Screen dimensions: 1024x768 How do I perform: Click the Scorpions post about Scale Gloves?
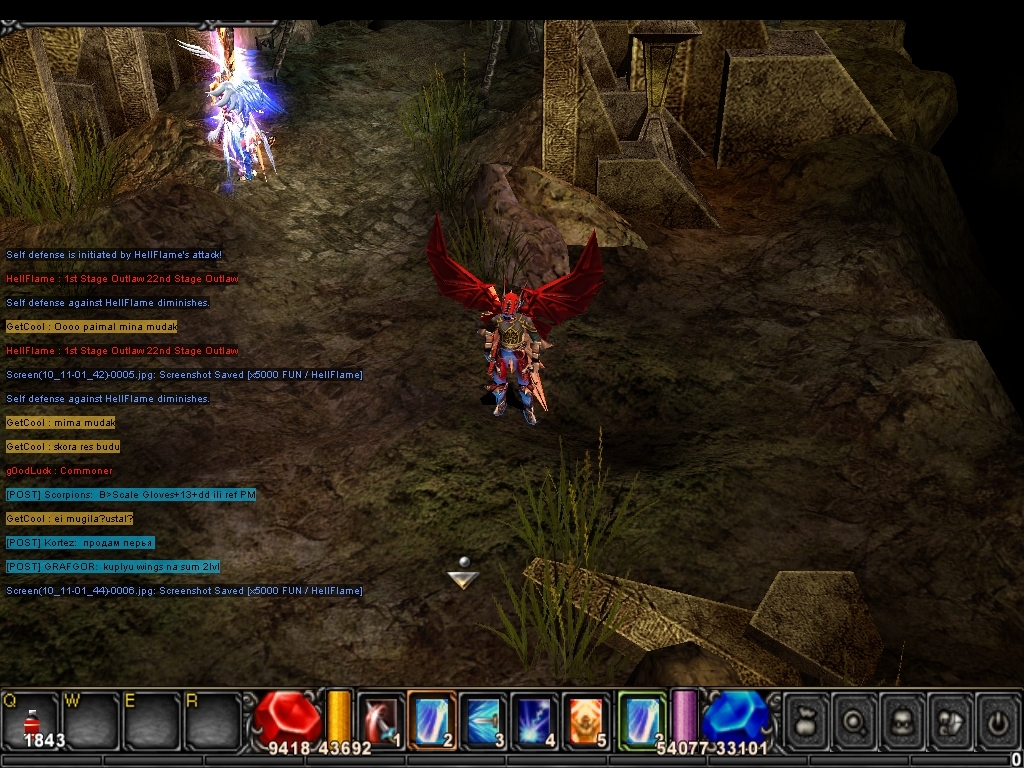131,495
